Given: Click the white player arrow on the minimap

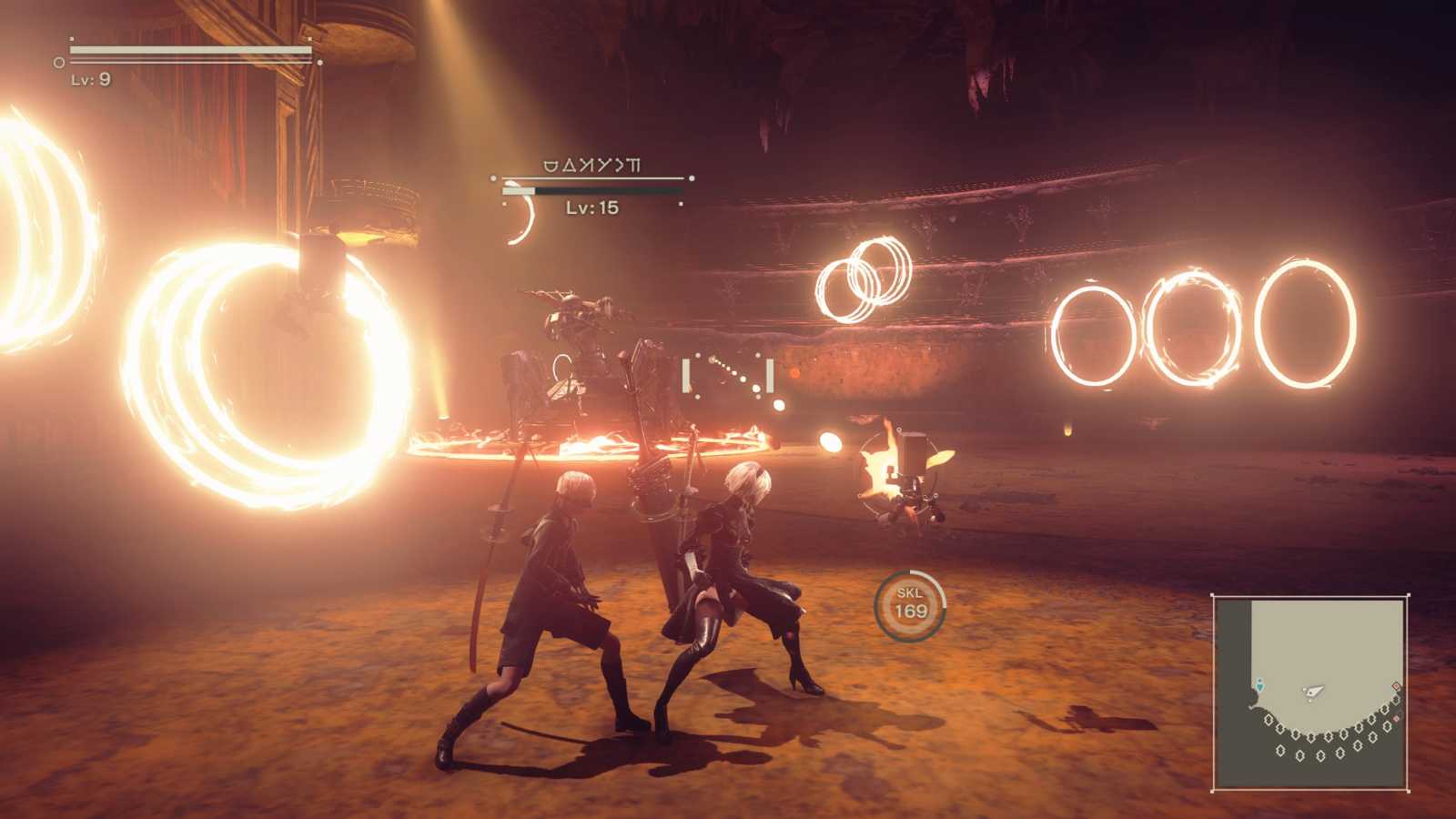Looking at the screenshot, I should [1313, 693].
